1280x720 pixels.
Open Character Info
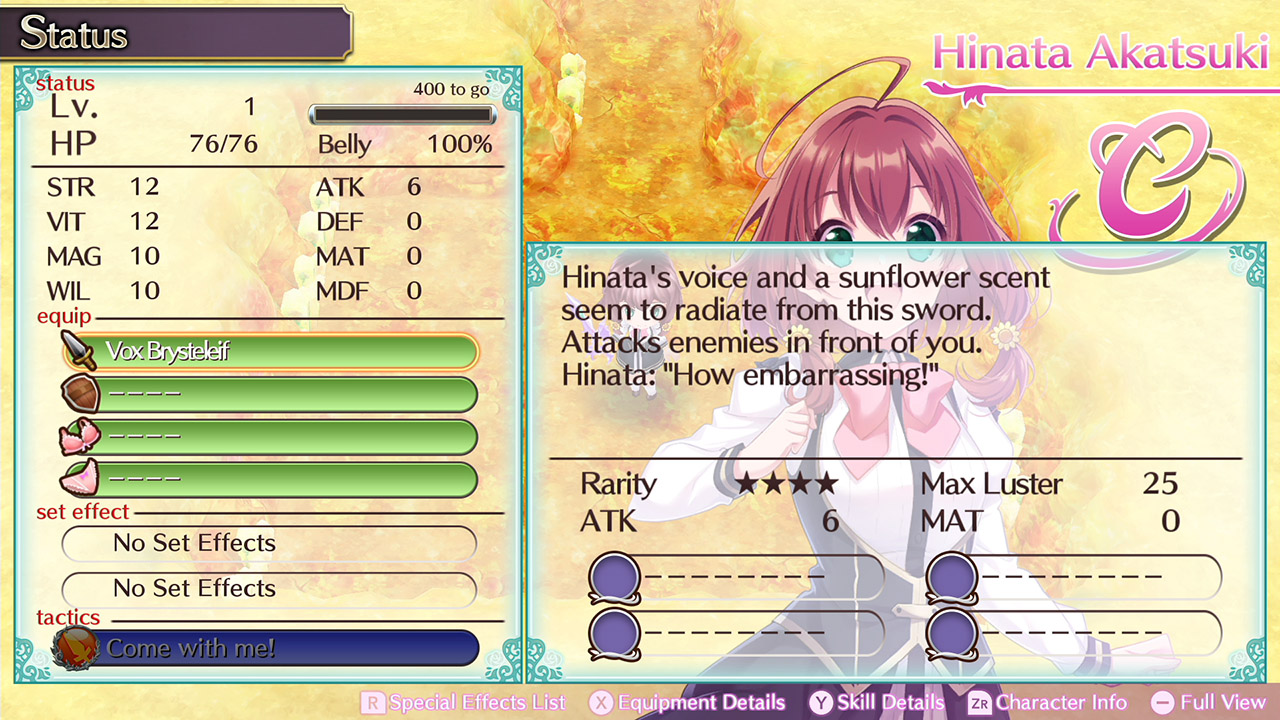pos(1047,702)
